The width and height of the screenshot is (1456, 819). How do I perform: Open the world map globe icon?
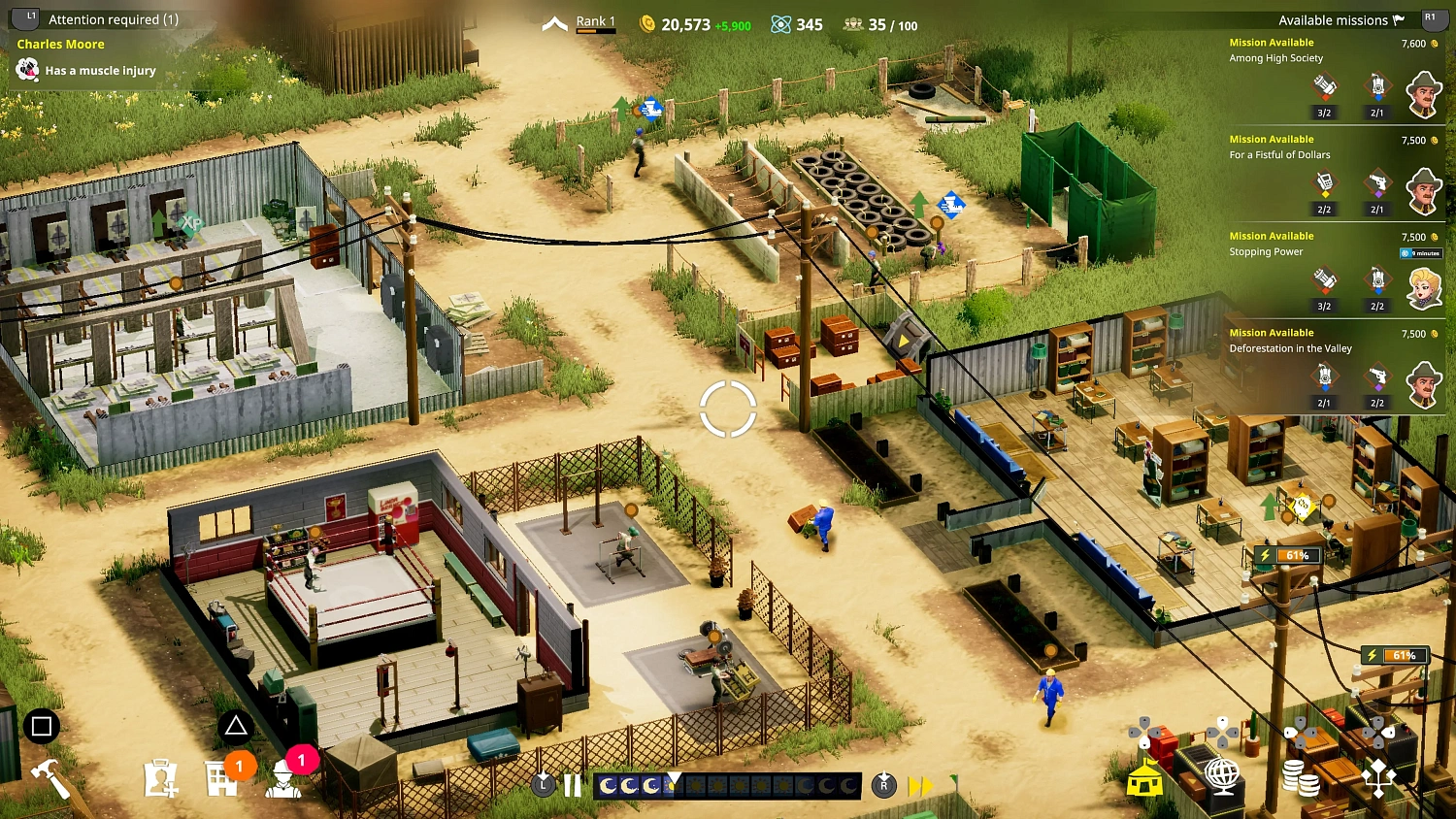click(x=1221, y=774)
